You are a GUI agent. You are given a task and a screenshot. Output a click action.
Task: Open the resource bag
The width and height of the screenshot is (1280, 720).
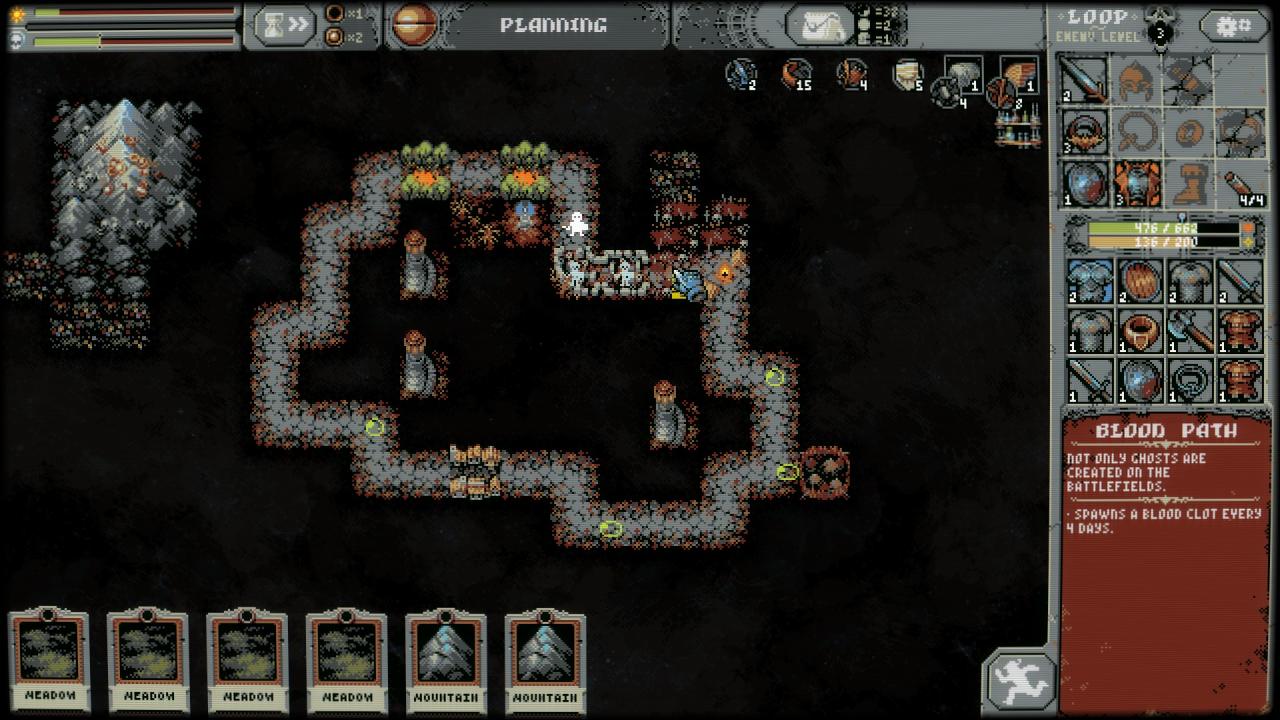point(817,25)
